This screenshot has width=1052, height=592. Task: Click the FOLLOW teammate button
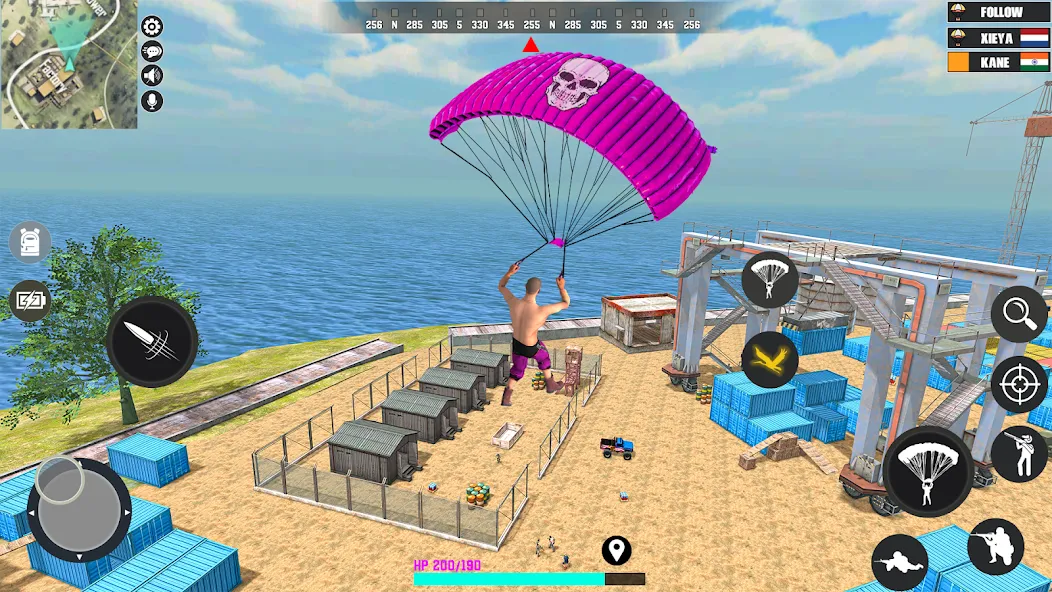point(998,12)
